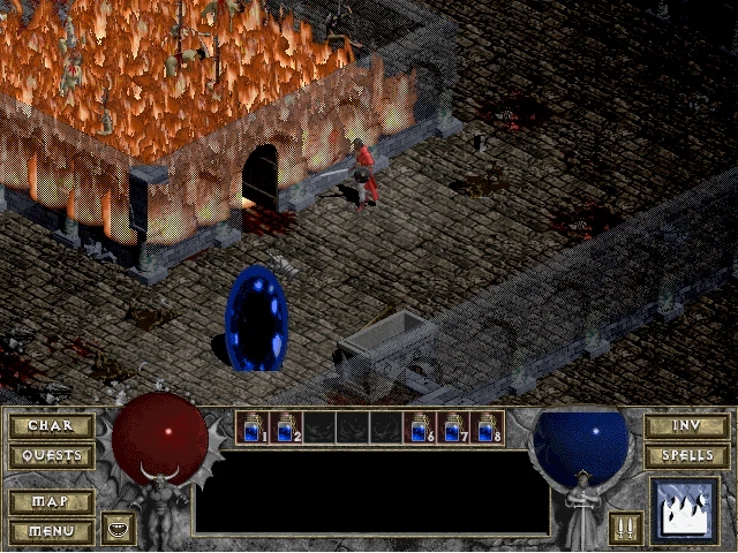Choose the blue potion in belt slot 7
The width and height of the screenshot is (738, 553).
[x=454, y=428]
